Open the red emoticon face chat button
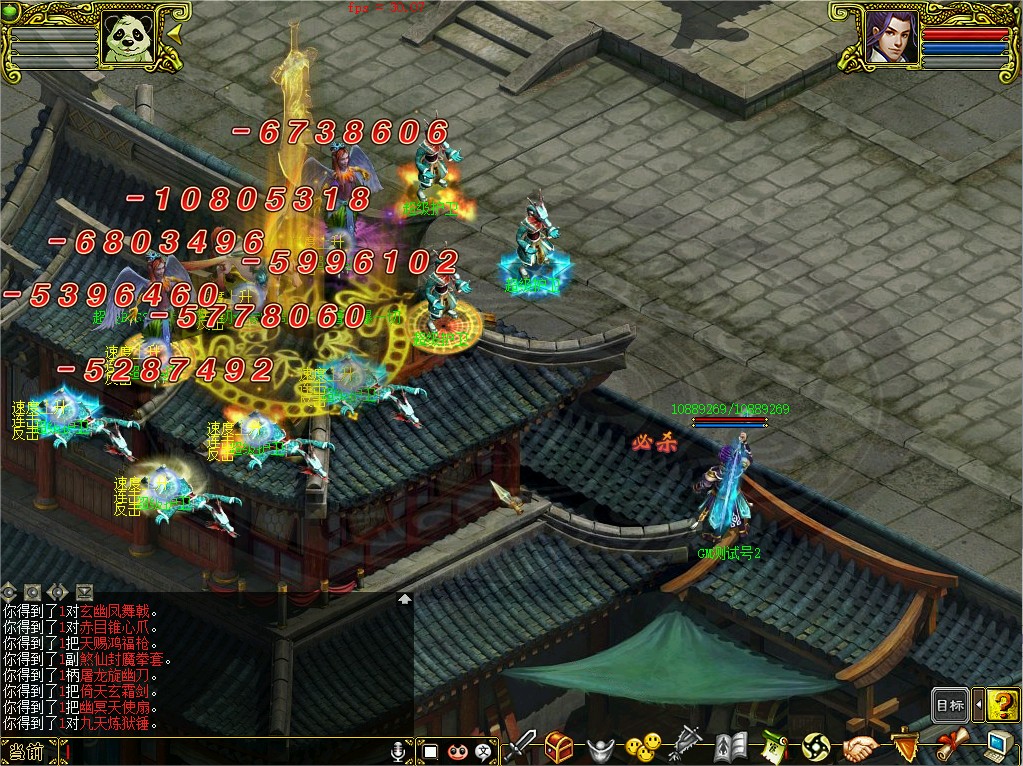This screenshot has height=766, width=1023. click(458, 751)
